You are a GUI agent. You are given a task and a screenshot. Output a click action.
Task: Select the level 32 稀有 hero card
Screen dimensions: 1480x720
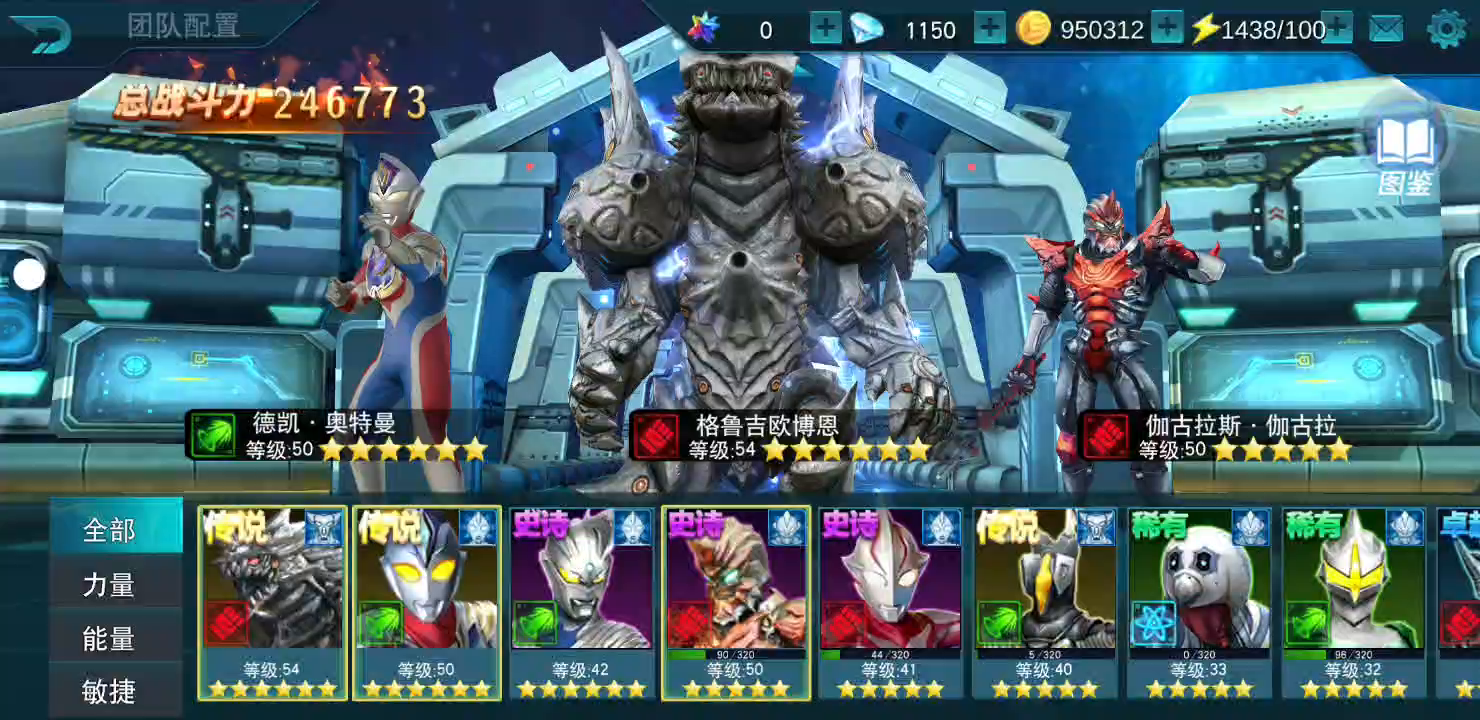[1354, 602]
